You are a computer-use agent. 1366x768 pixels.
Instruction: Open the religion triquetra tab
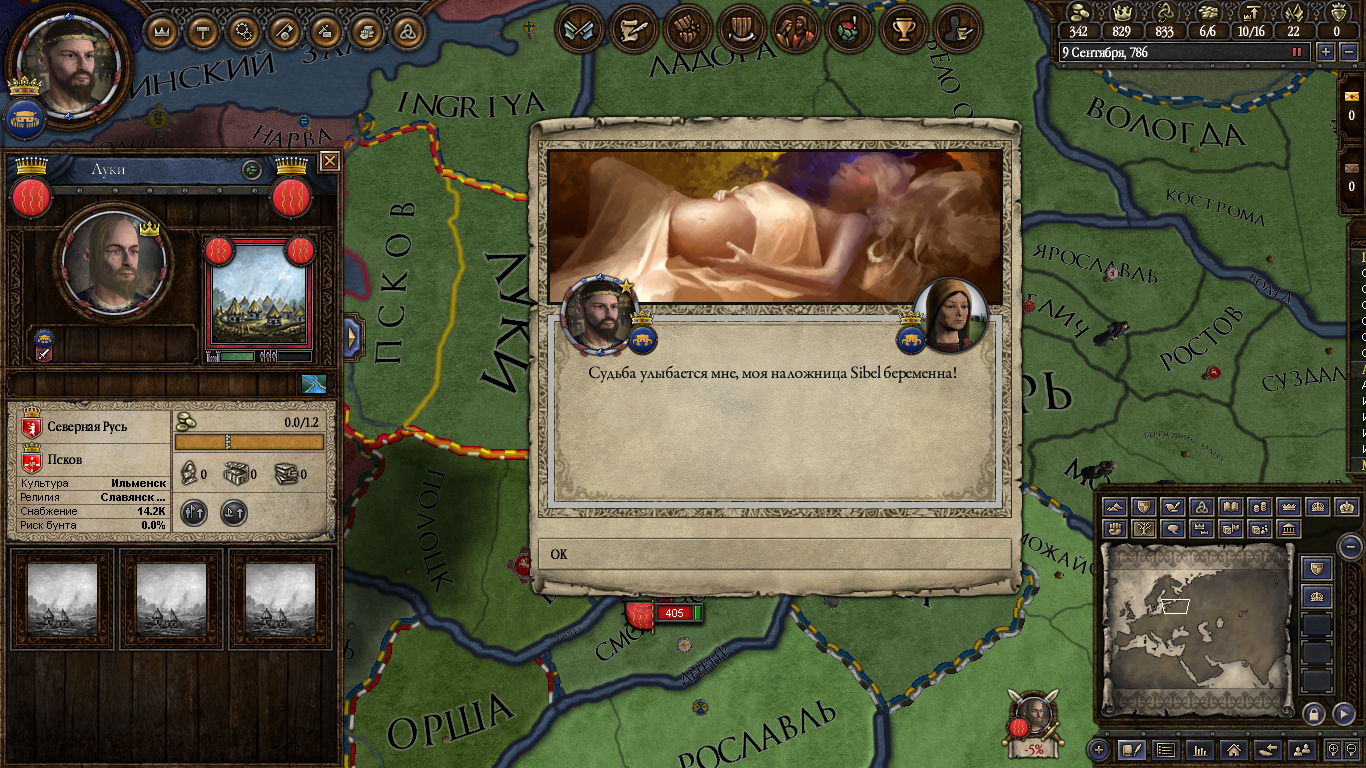pos(409,32)
